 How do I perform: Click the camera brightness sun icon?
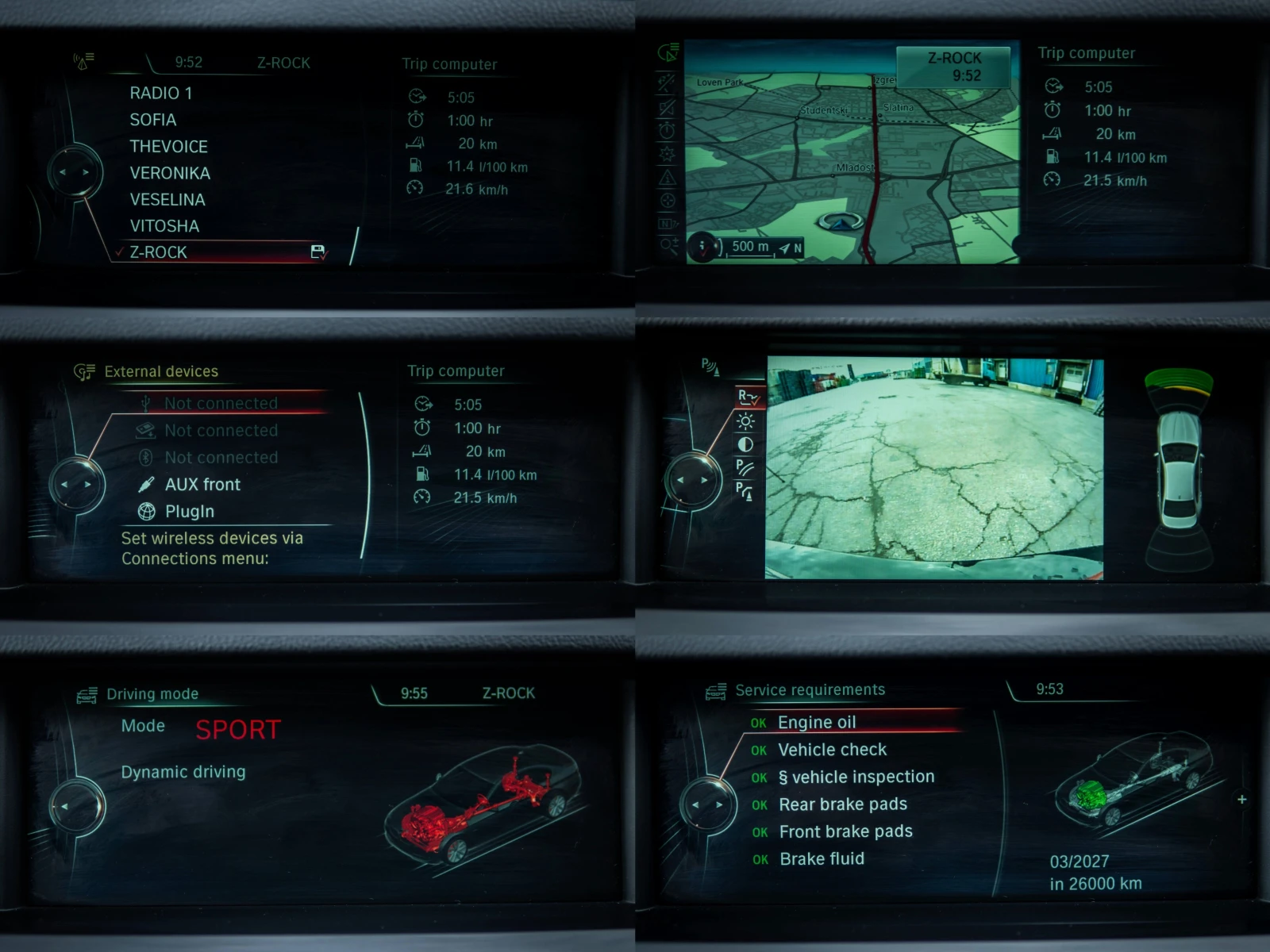[x=745, y=421]
